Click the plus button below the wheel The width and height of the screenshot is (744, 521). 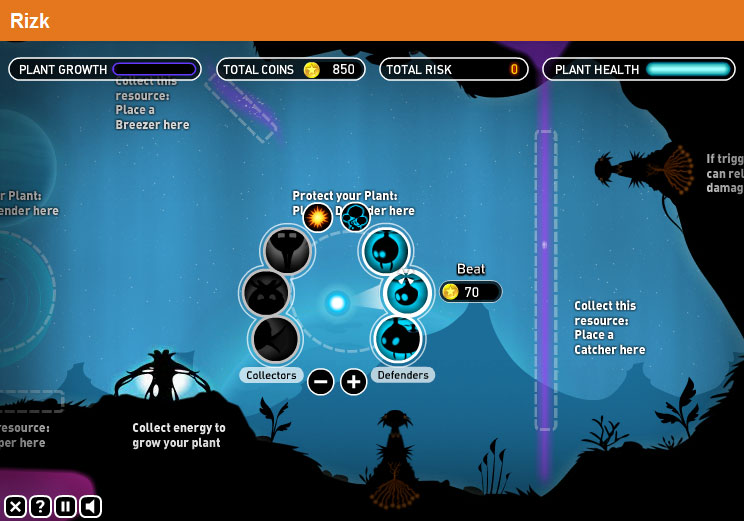click(x=354, y=381)
